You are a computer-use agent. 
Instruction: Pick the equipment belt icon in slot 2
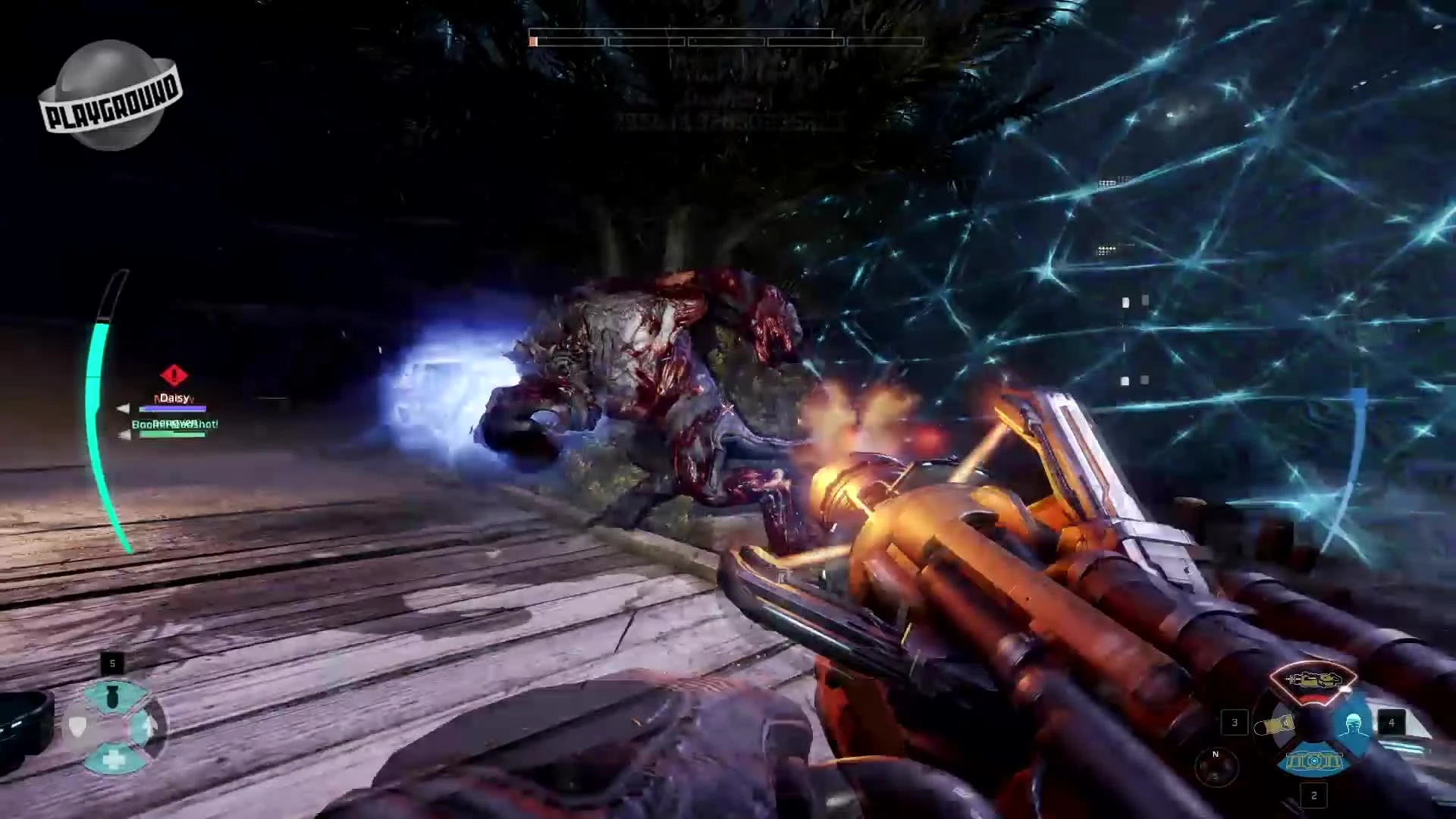coord(1314,761)
